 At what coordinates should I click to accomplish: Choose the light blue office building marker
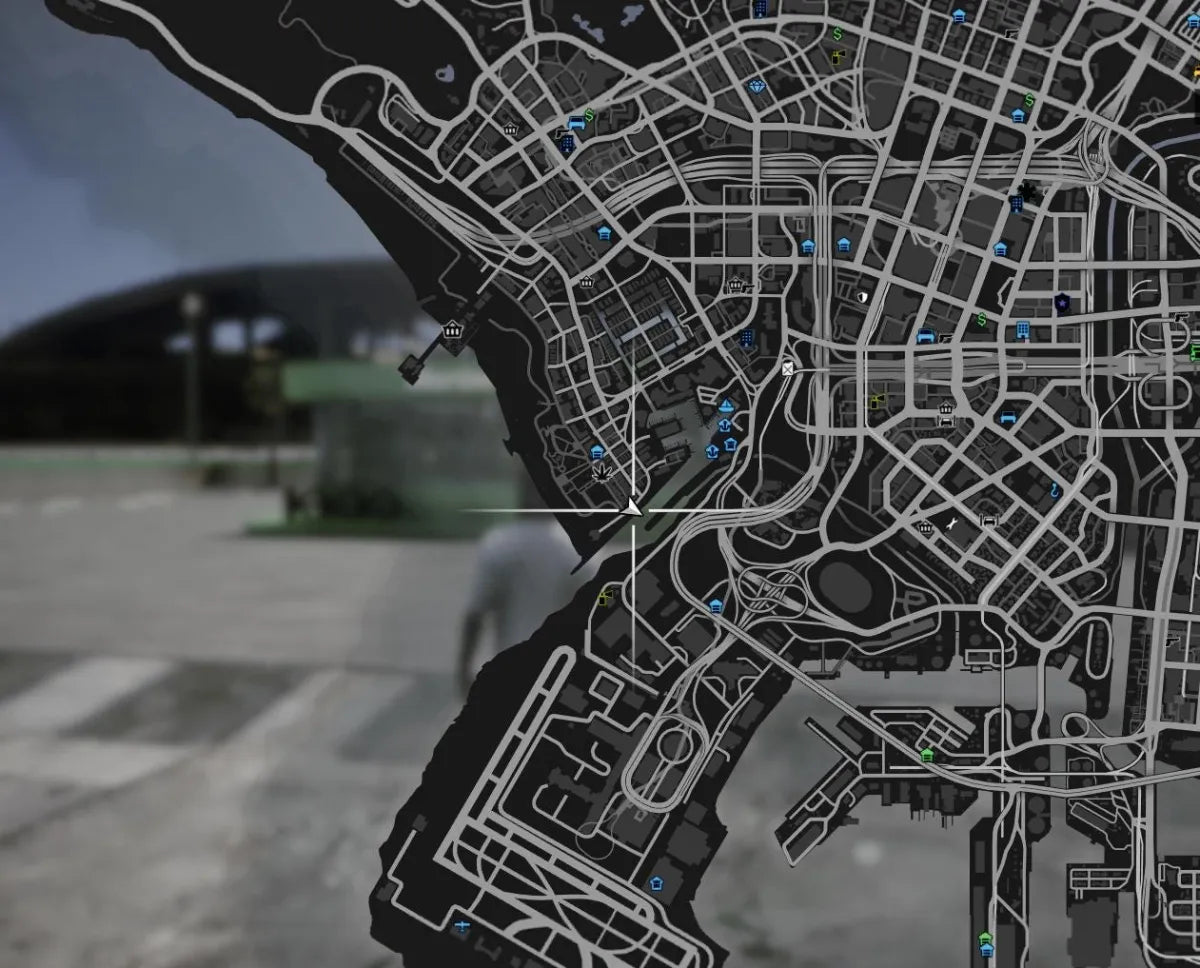[1022, 329]
